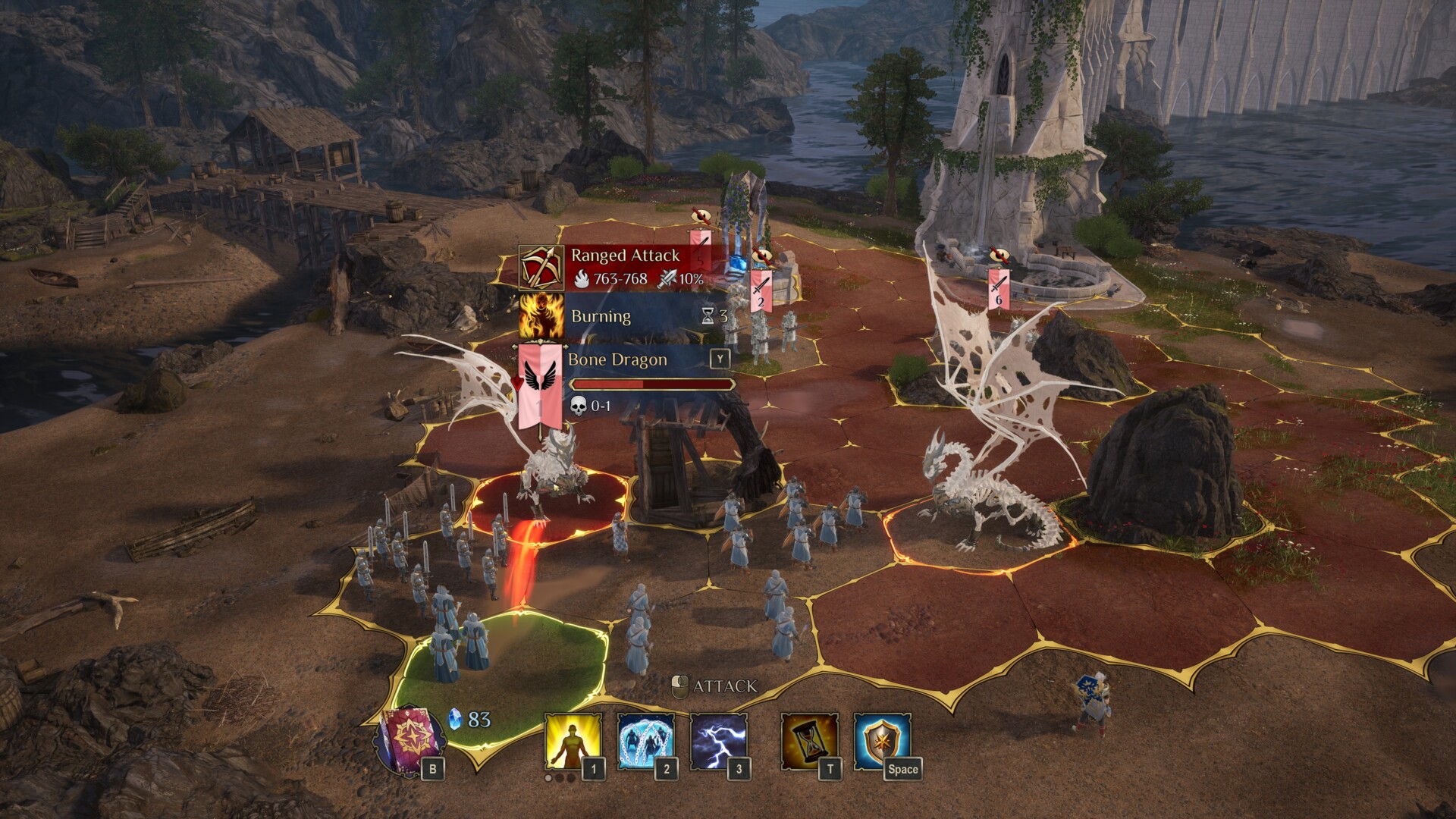Select the hourglass wait action
1456x819 pixels.
[x=809, y=741]
